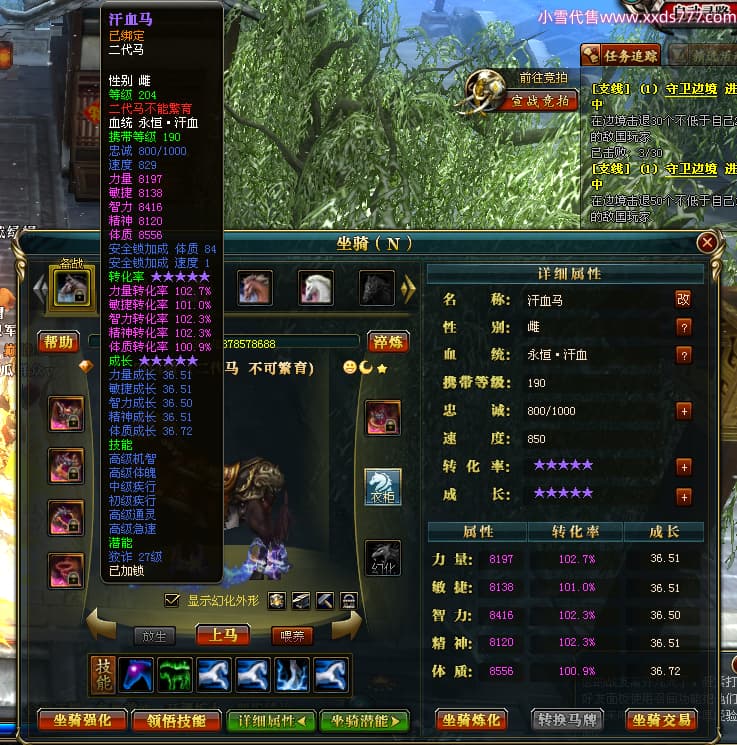The width and height of the screenshot is (737, 745).
Task: Click the 改 rename button beside mount name
Action: 684,298
